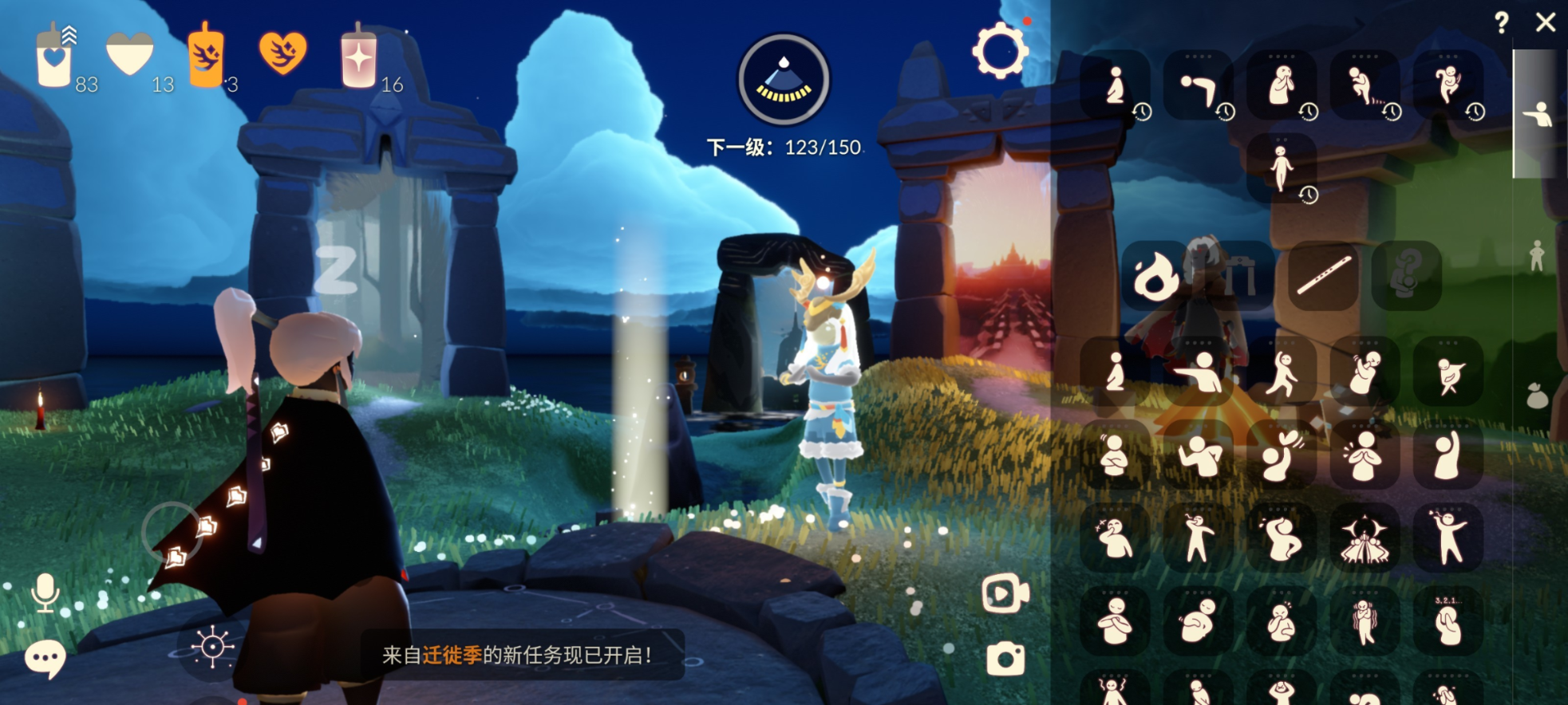This screenshot has height=705, width=1568.
Task: Open the settings gear
Action: 998,49
